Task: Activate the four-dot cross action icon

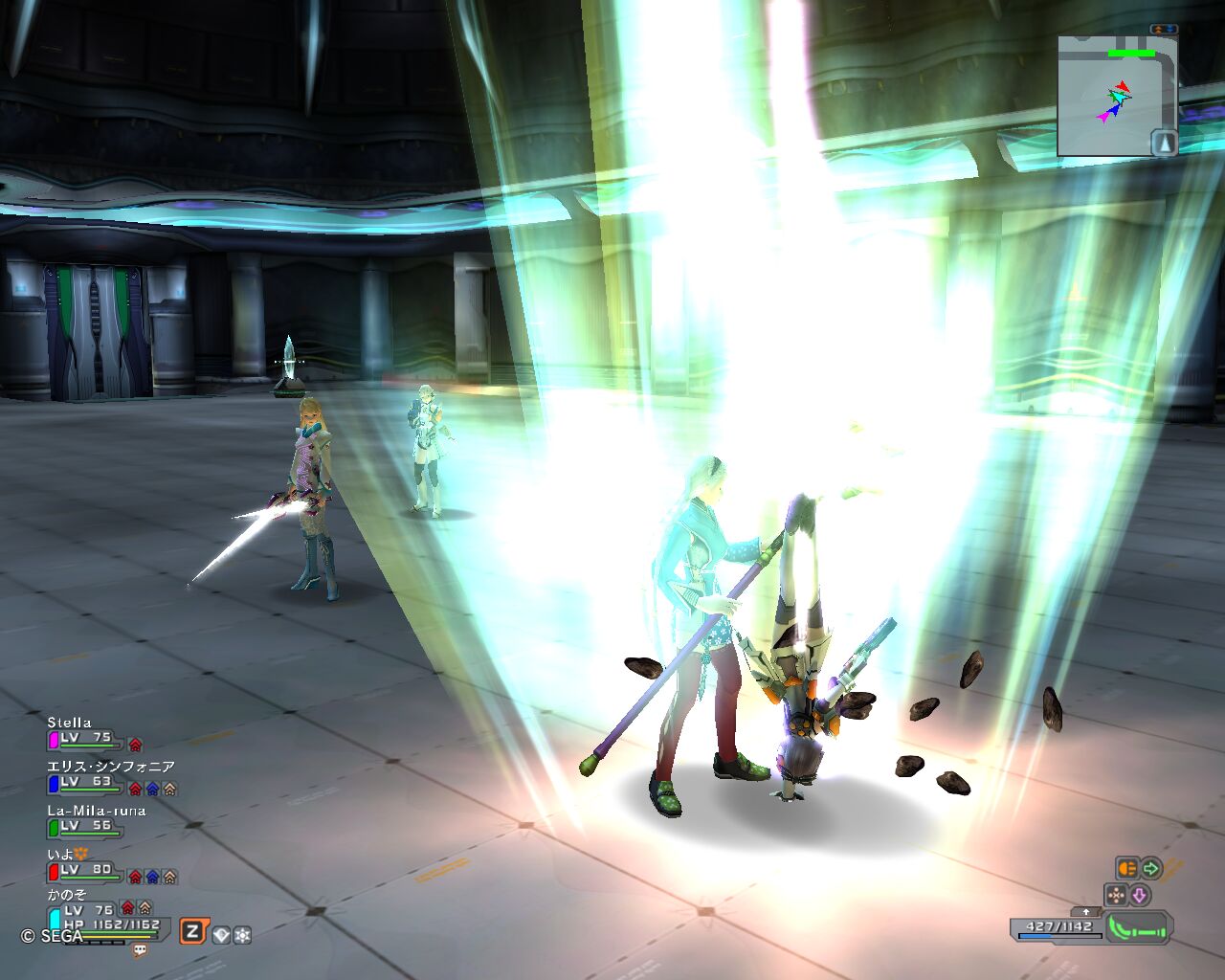Action: (x=1116, y=895)
